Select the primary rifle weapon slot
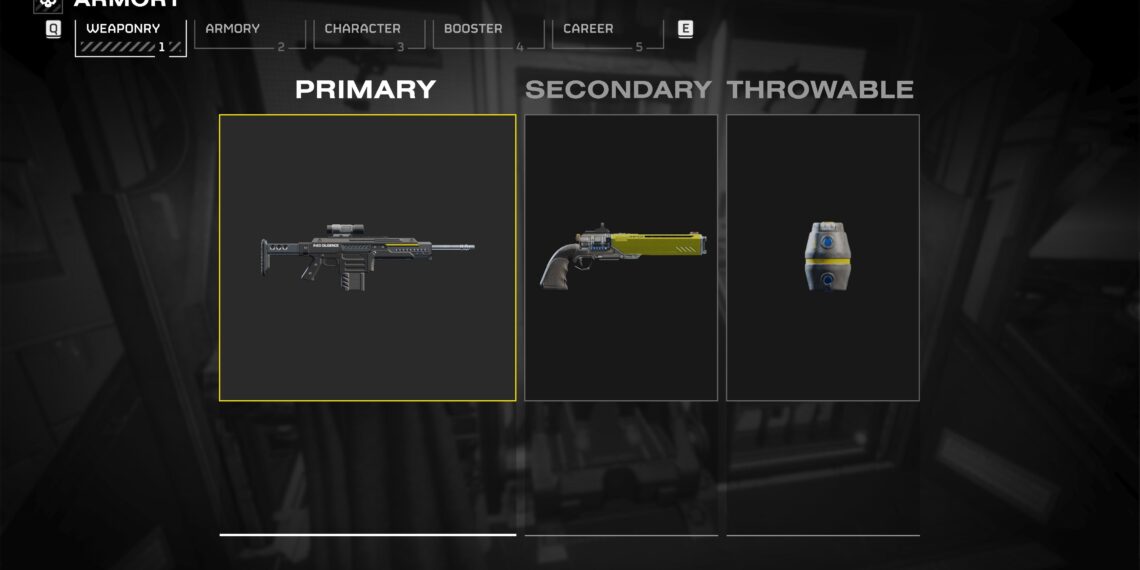1140x570 pixels. (x=368, y=257)
